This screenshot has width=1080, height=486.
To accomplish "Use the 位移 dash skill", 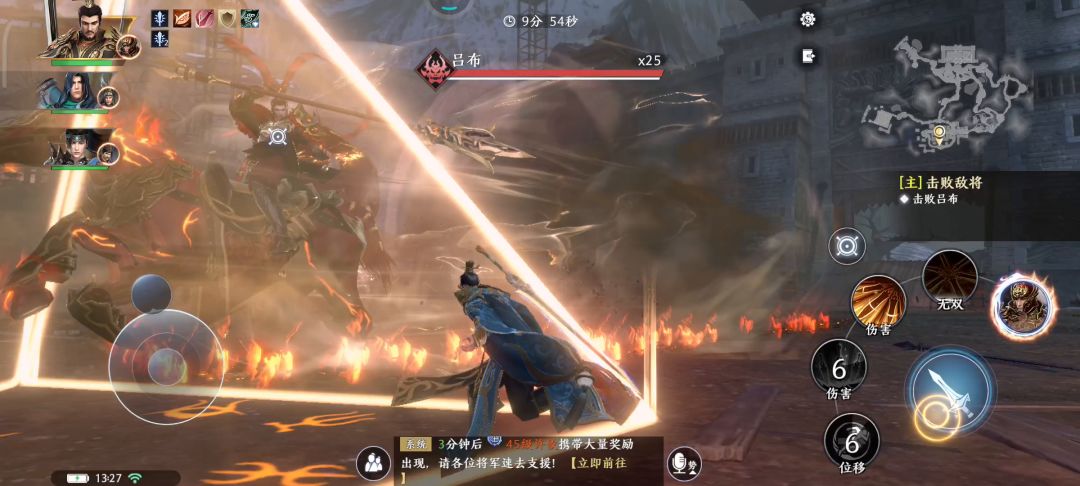I will (852, 441).
